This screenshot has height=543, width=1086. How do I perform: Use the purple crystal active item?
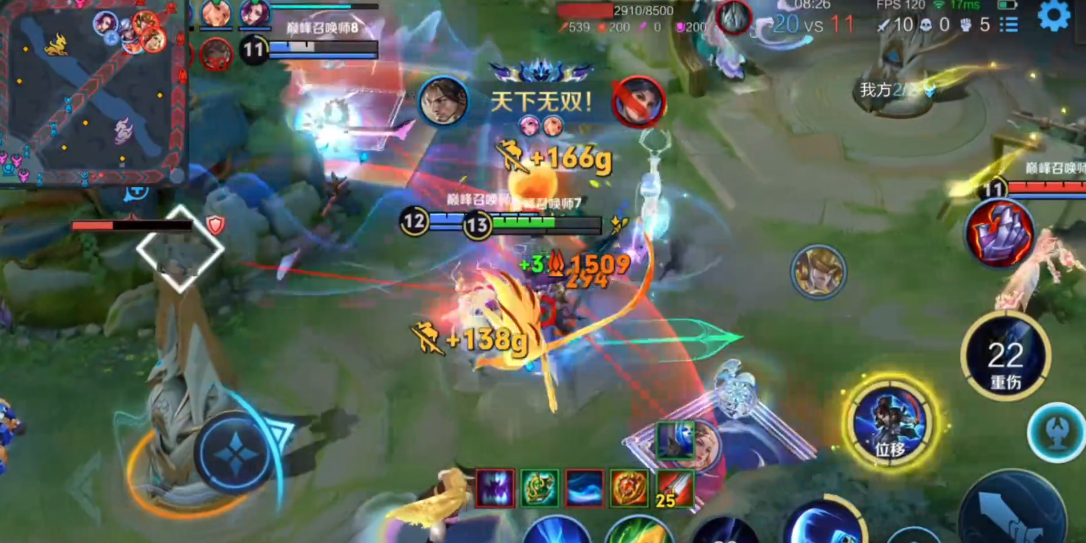tap(1000, 233)
